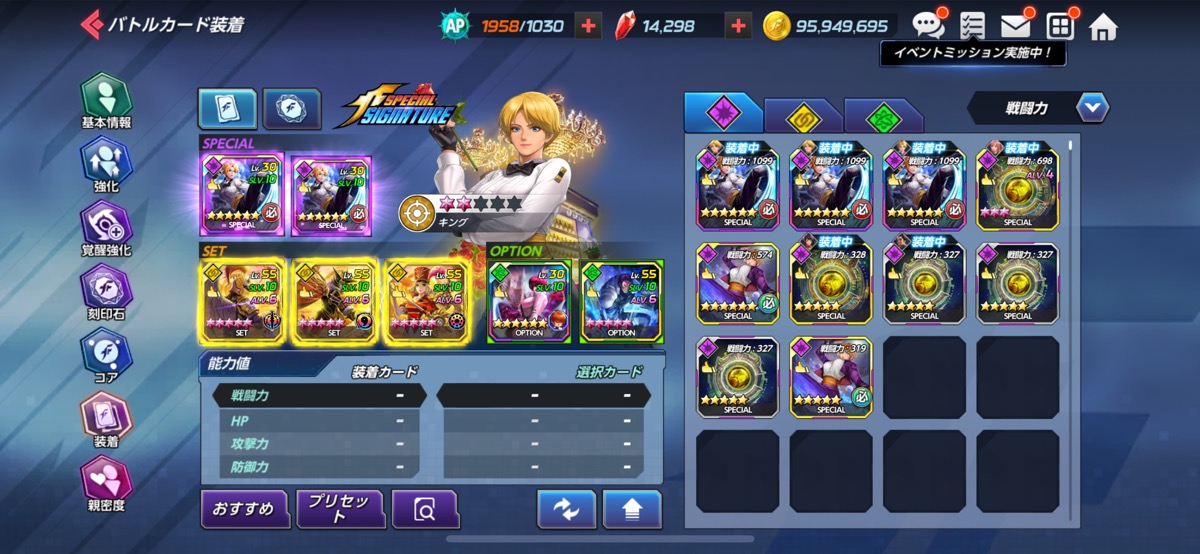Open the 刻印石 engraving stone menu
This screenshot has width=1200, height=554.
tap(106, 292)
